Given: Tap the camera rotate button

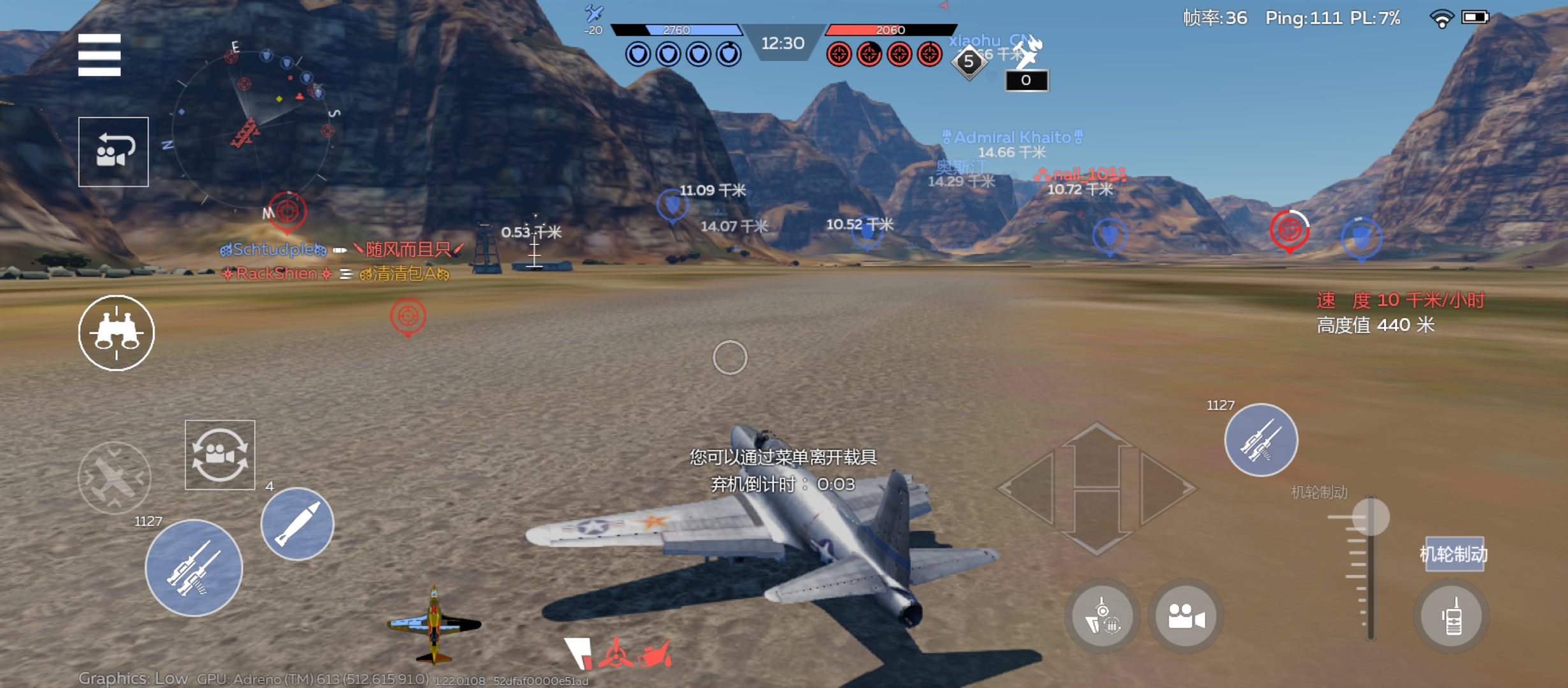Looking at the screenshot, I should click(x=220, y=455).
